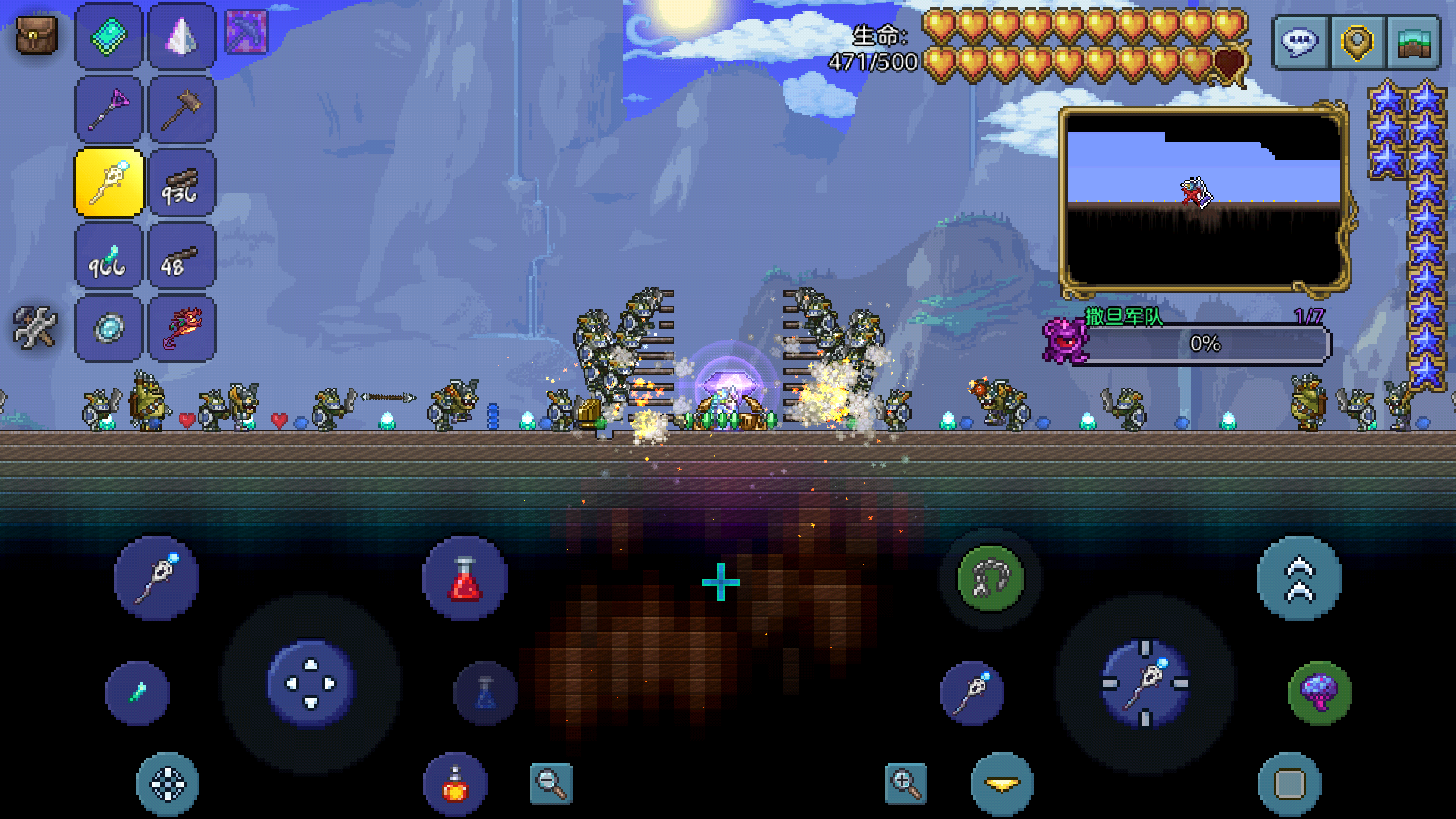This screenshot has height=819, width=1456.
Task: Select the red crimson rod slot
Action: click(x=182, y=329)
